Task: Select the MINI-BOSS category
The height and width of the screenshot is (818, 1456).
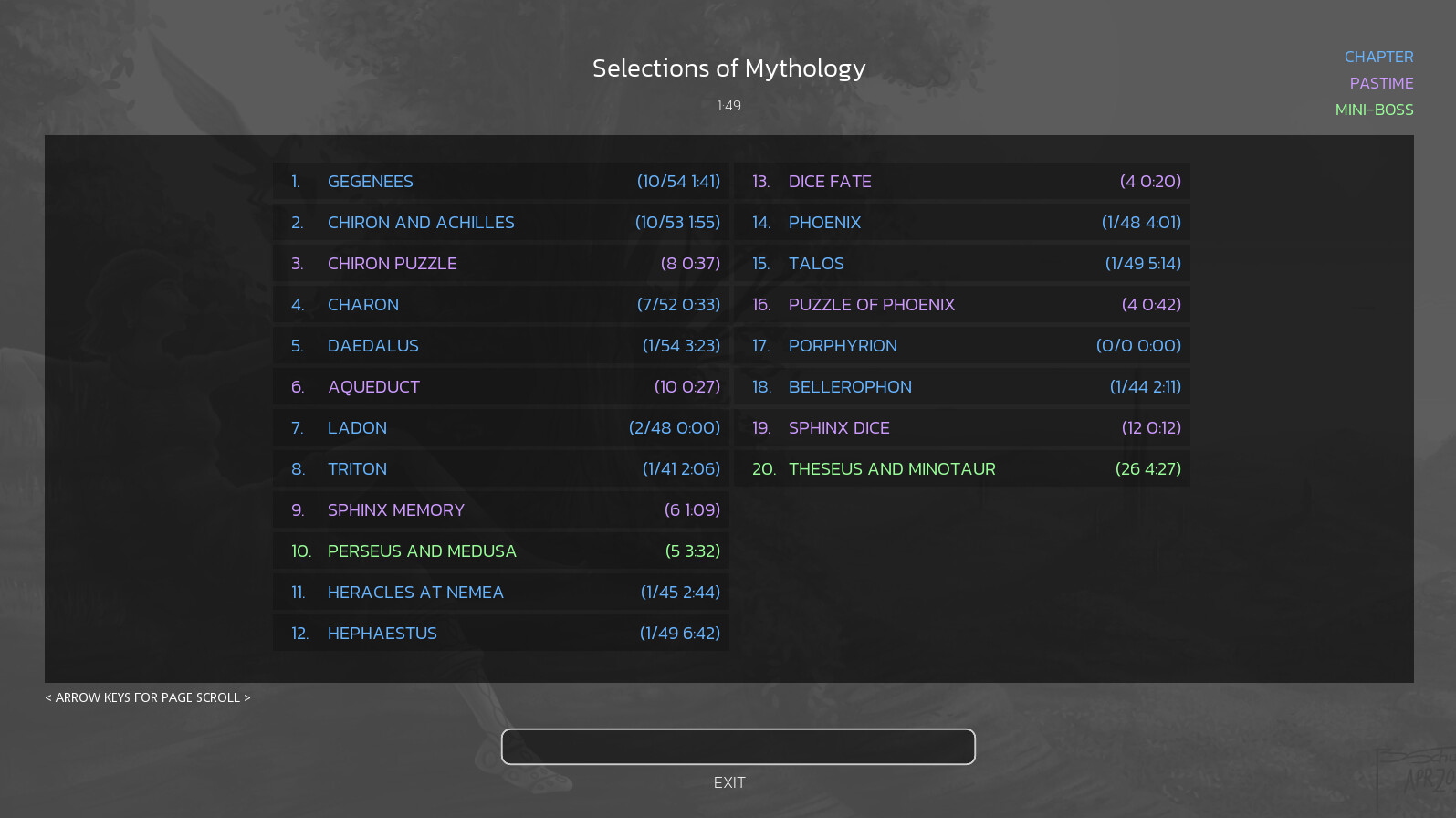Action: pos(1374,109)
